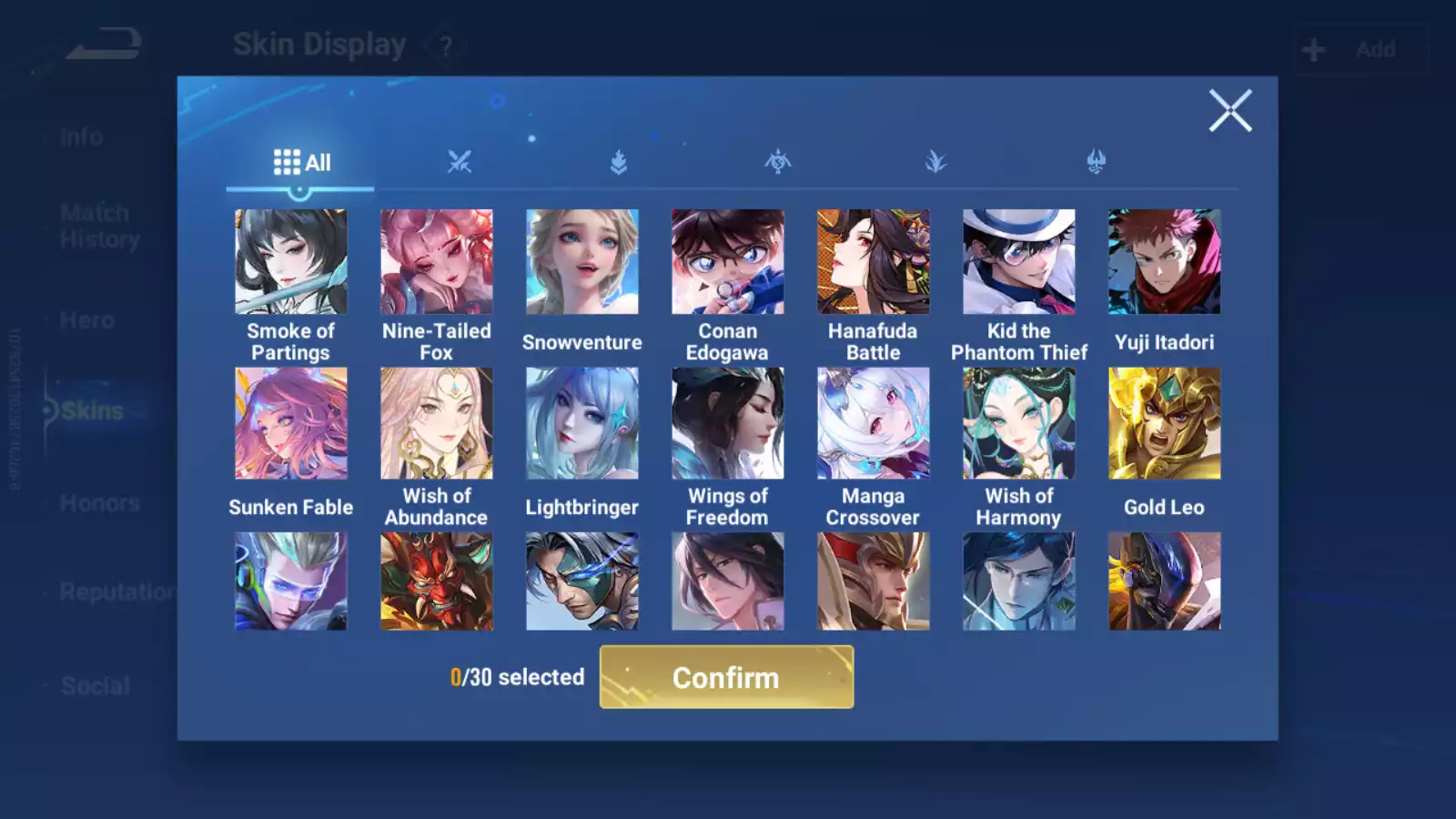Pick the Yuji Itadori skin
This screenshot has width=1456, height=819.
[1165, 262]
